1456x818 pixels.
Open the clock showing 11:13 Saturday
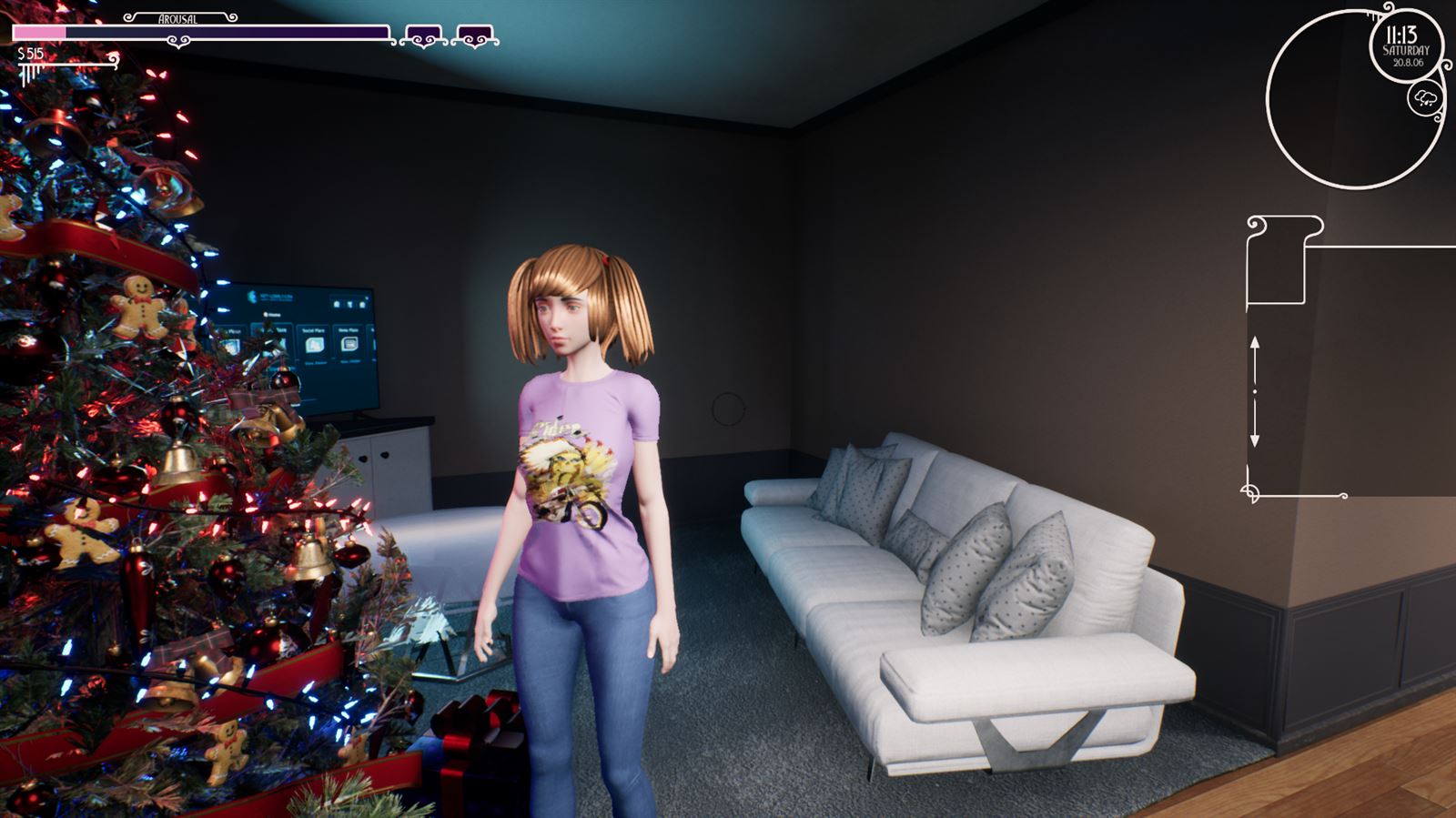1407,45
